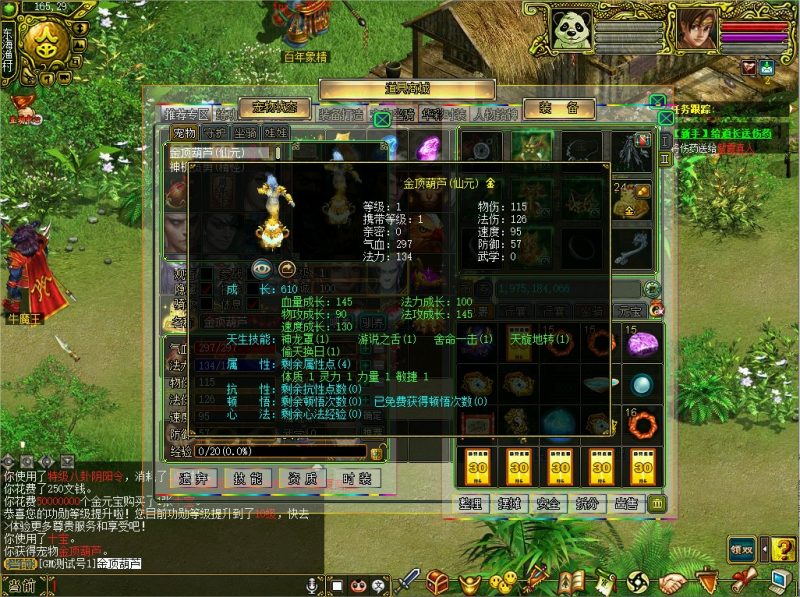Click the 出售 (sell) button
800x597 pixels.
[x=626, y=503]
